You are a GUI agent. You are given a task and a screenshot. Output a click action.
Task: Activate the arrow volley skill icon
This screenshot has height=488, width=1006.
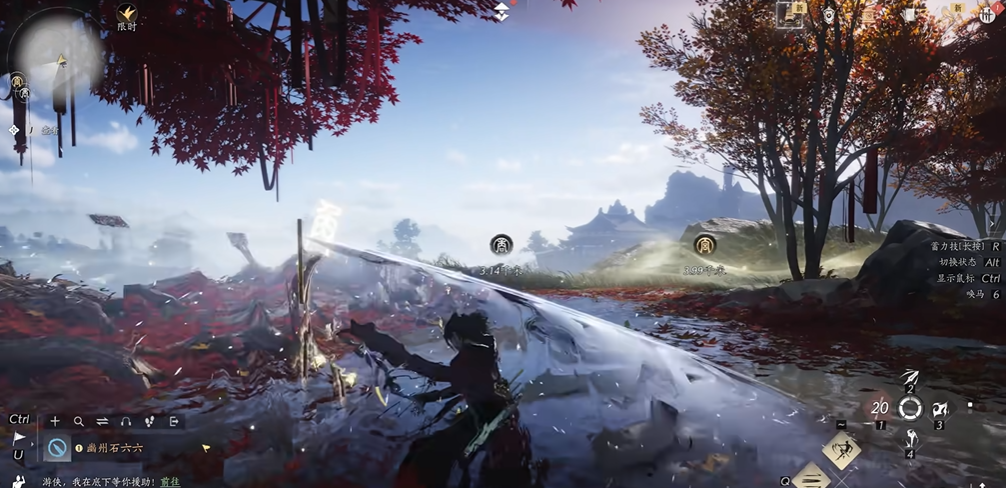(x=909, y=378)
